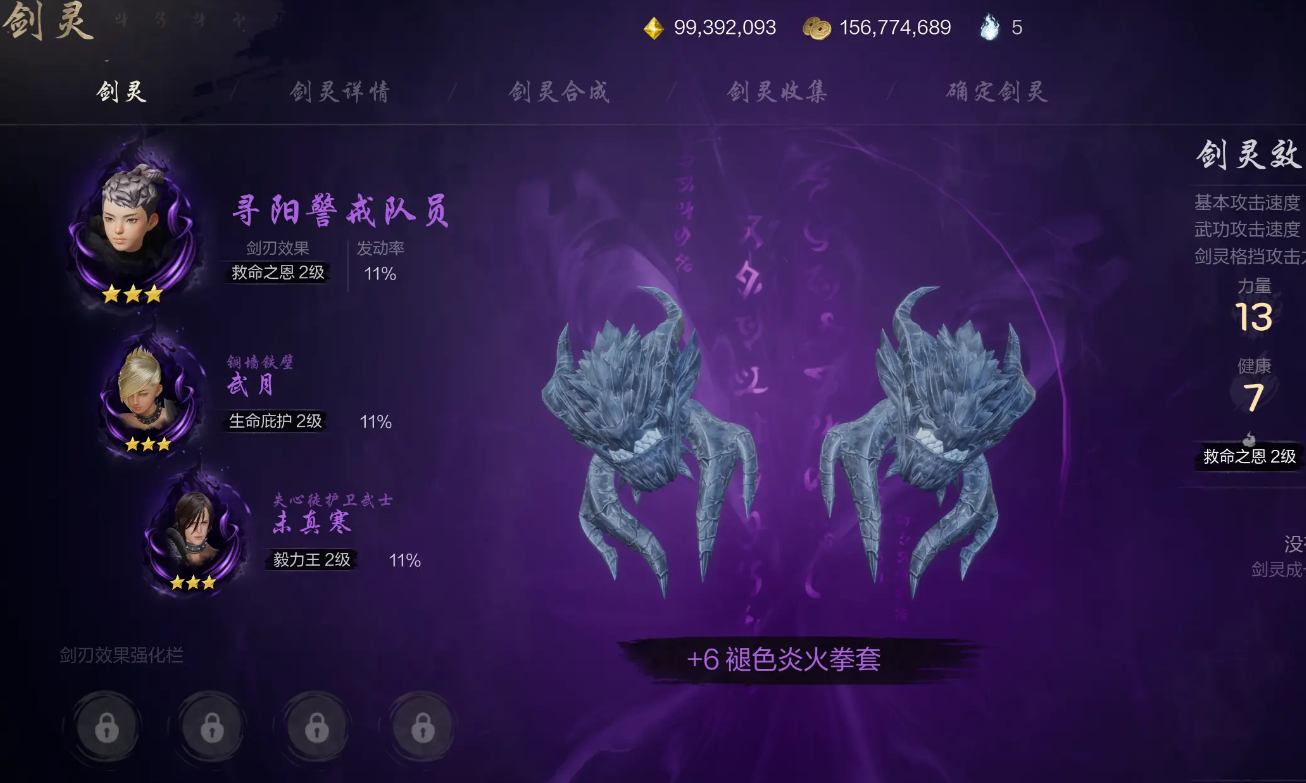Screen dimensions: 1306x783
Task: Click the yellow gem currency icon
Action: (x=653, y=28)
